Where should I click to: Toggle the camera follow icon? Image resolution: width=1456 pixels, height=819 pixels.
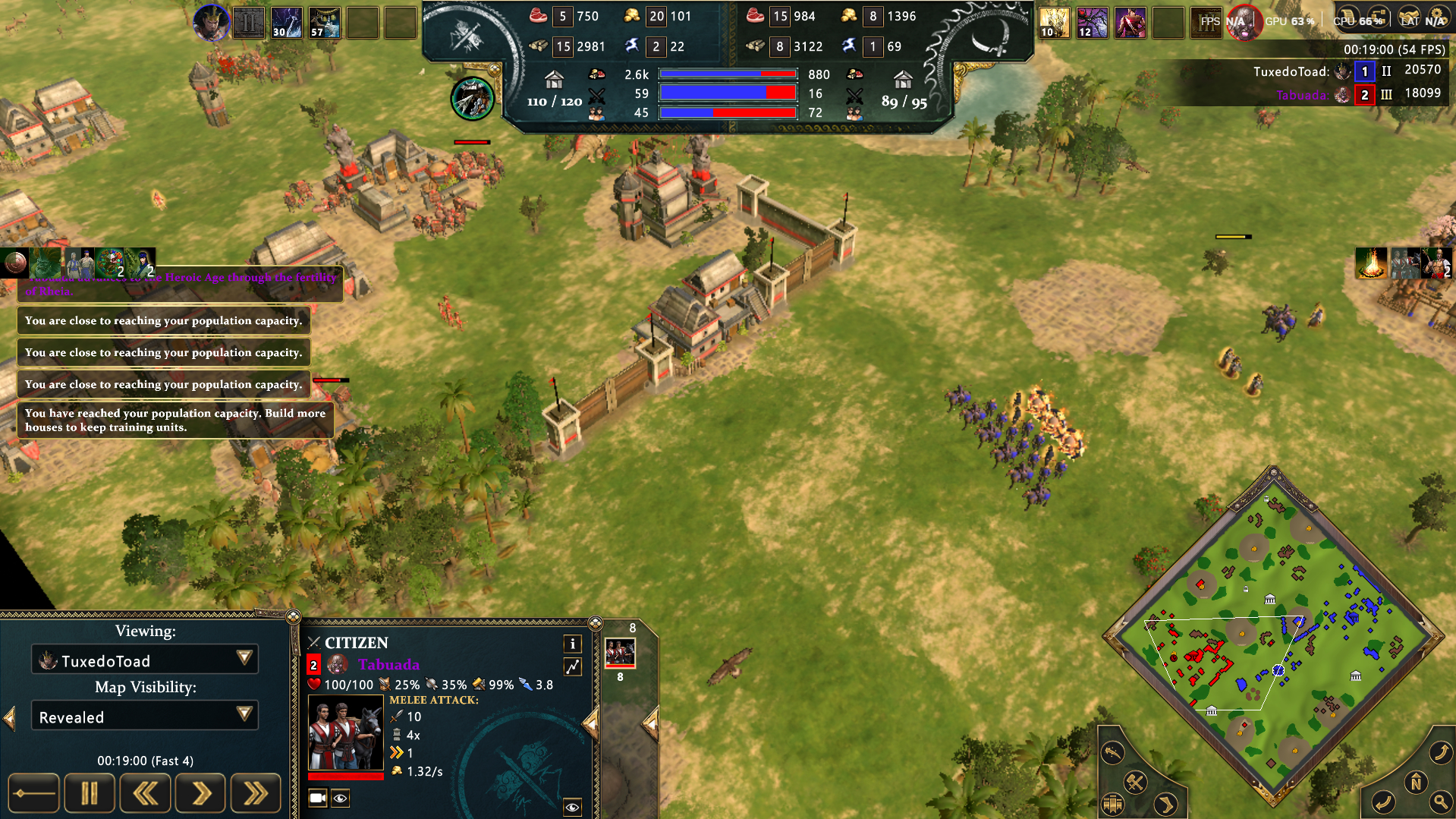coord(318,798)
